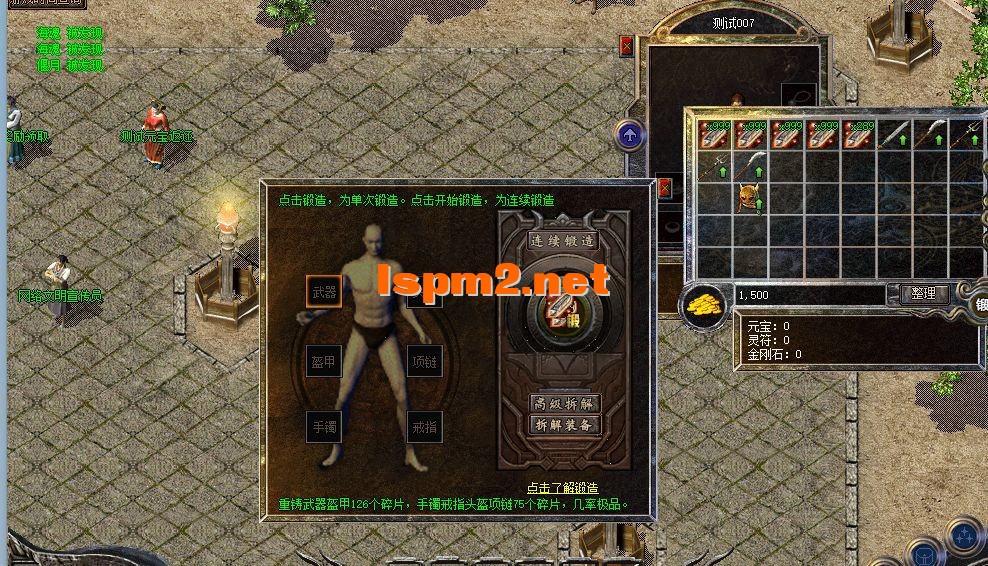The image size is (988, 566).
Task: Select the 手镯 bracelet slot
Action: pos(323,427)
